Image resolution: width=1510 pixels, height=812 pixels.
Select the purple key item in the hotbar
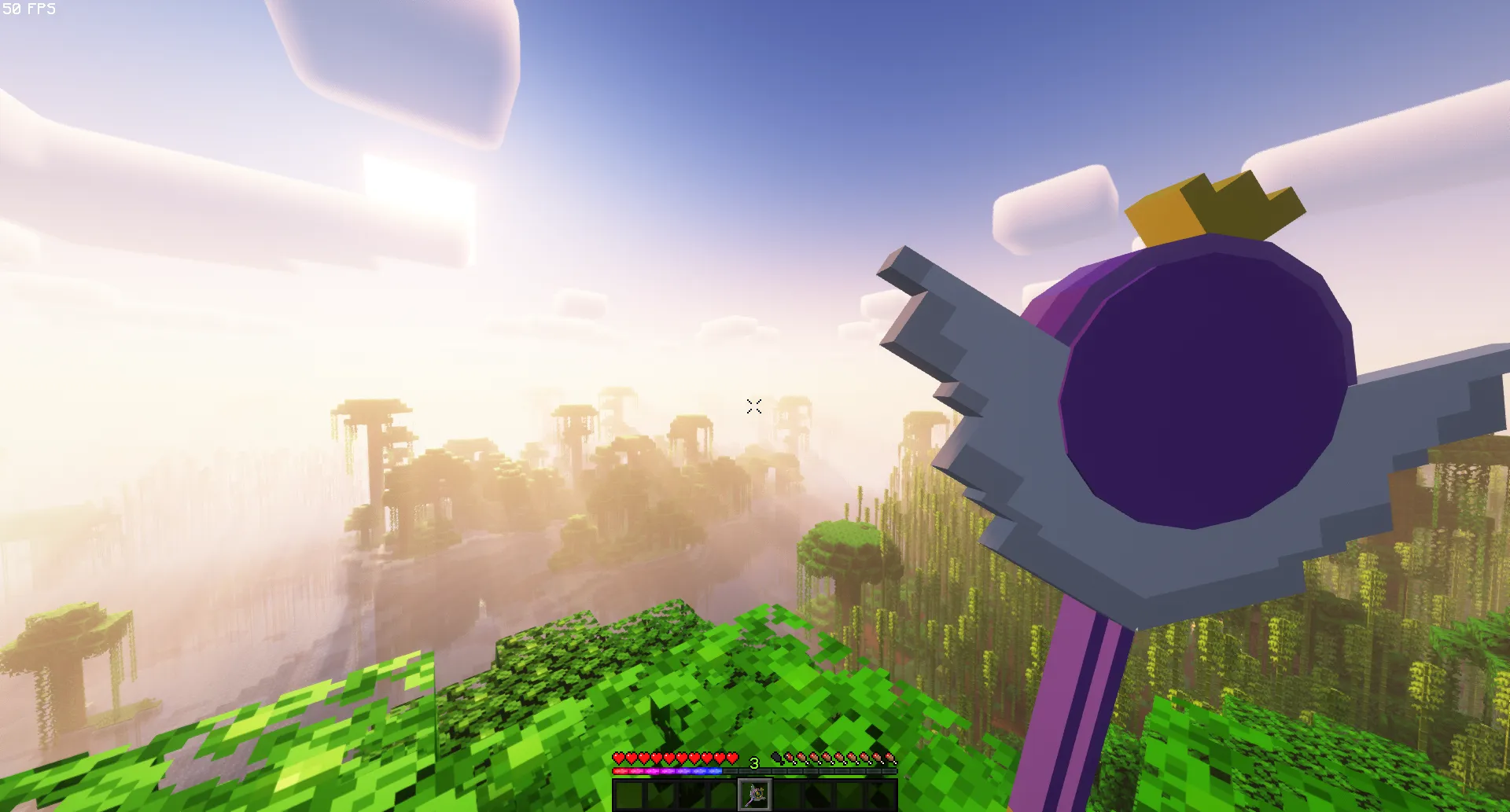pyautogui.click(x=755, y=794)
